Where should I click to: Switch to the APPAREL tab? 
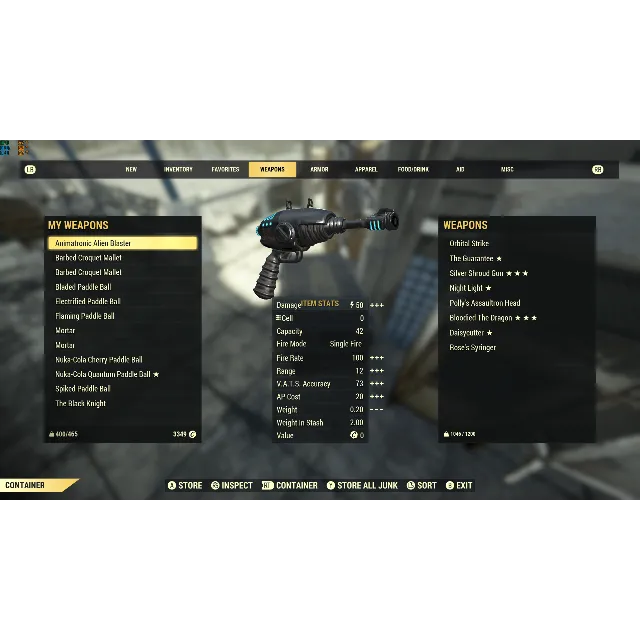point(366,170)
